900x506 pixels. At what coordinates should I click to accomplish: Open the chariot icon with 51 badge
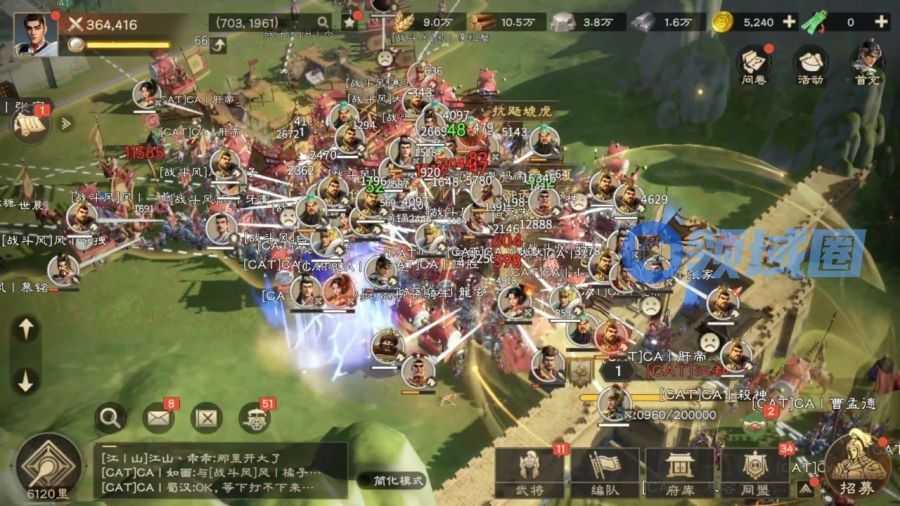click(255, 418)
